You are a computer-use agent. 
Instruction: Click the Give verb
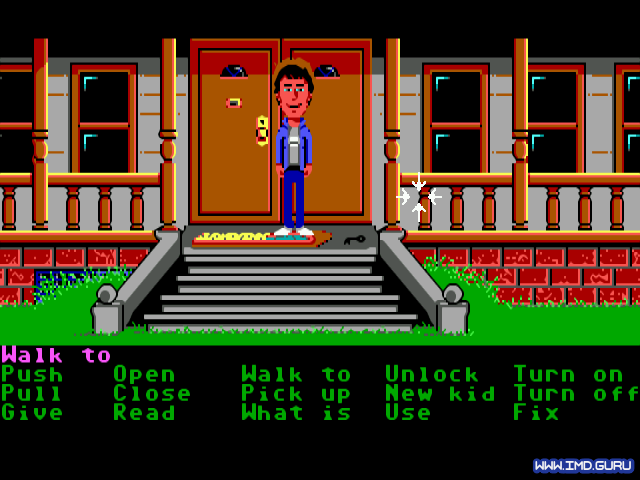coord(32,413)
